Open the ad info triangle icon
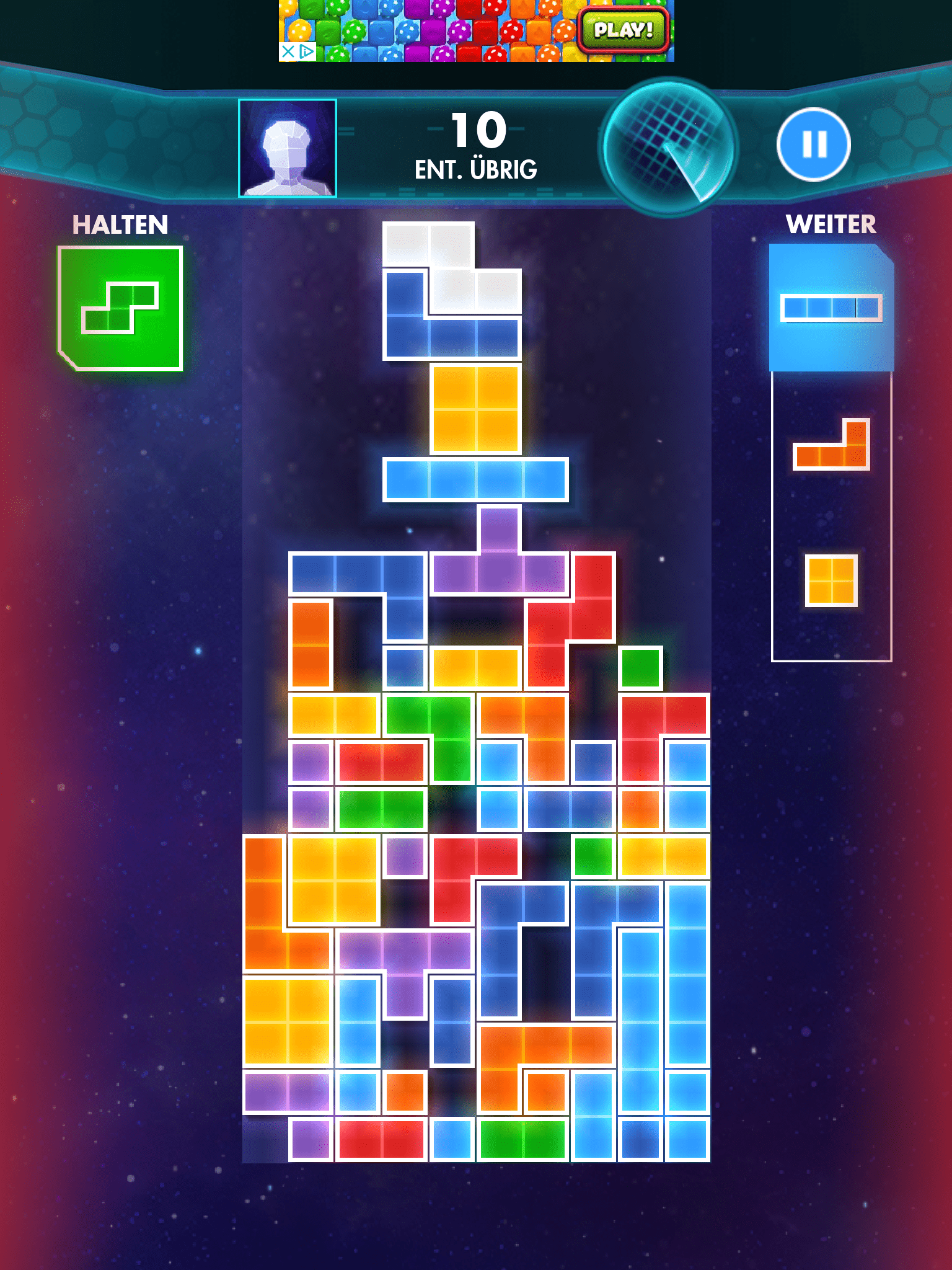This screenshot has height=1270, width=952. click(x=307, y=51)
